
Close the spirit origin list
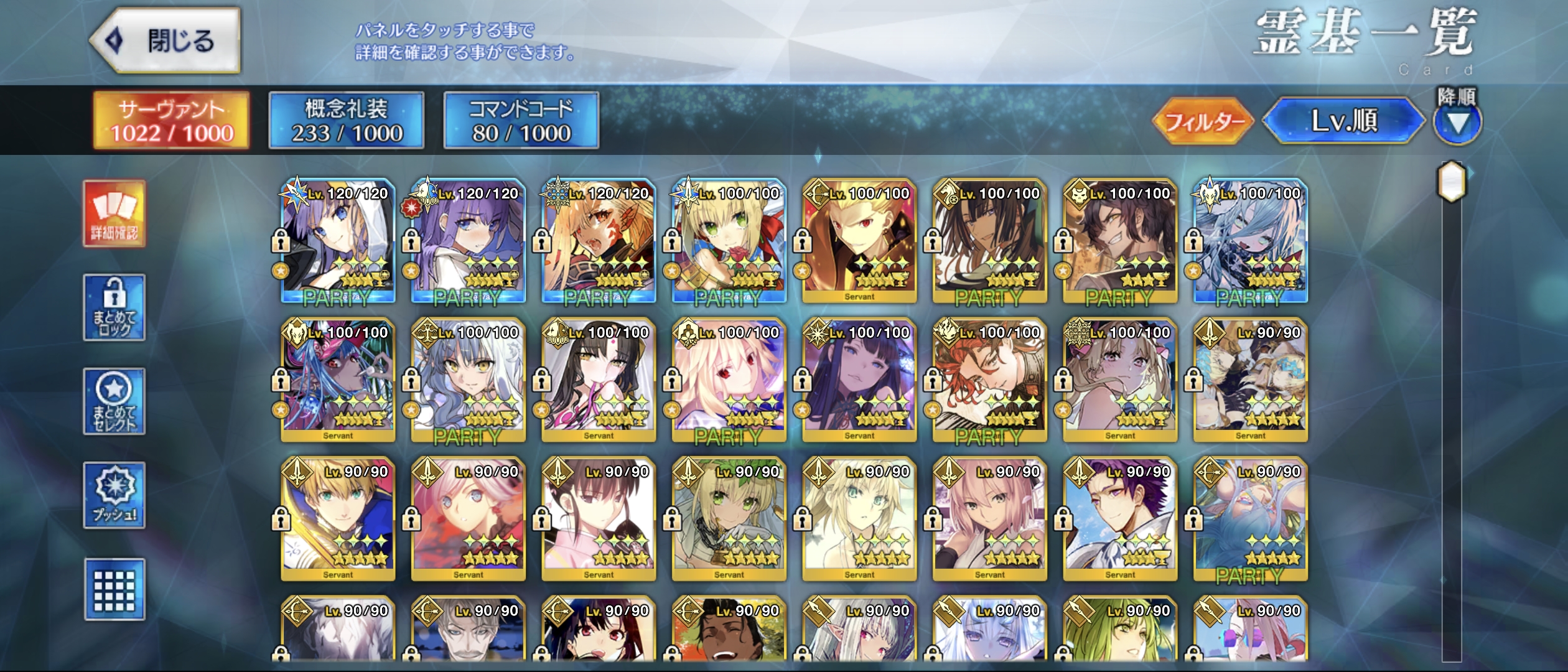pos(166,41)
